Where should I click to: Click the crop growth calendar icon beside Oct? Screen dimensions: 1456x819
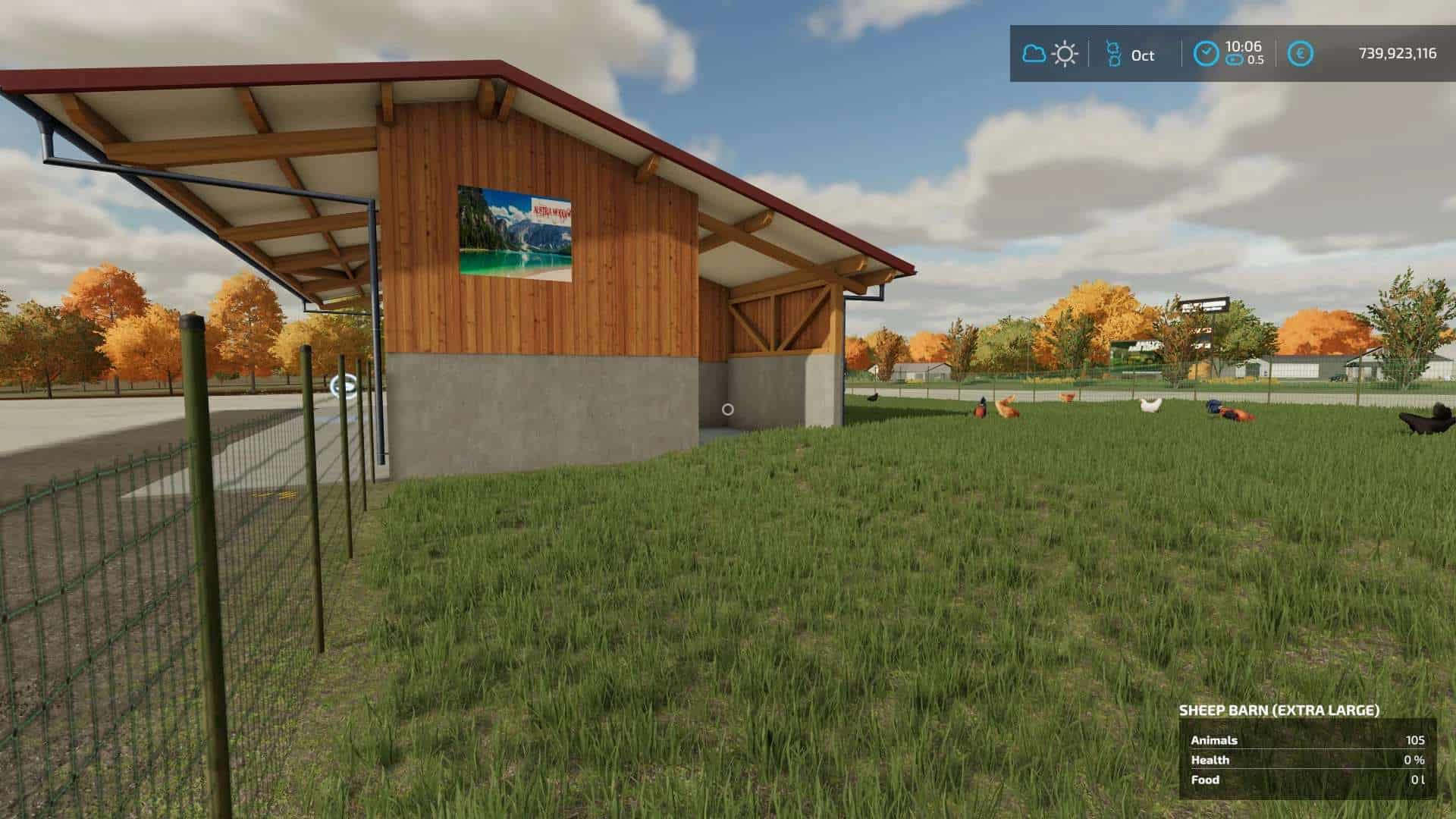click(1113, 54)
